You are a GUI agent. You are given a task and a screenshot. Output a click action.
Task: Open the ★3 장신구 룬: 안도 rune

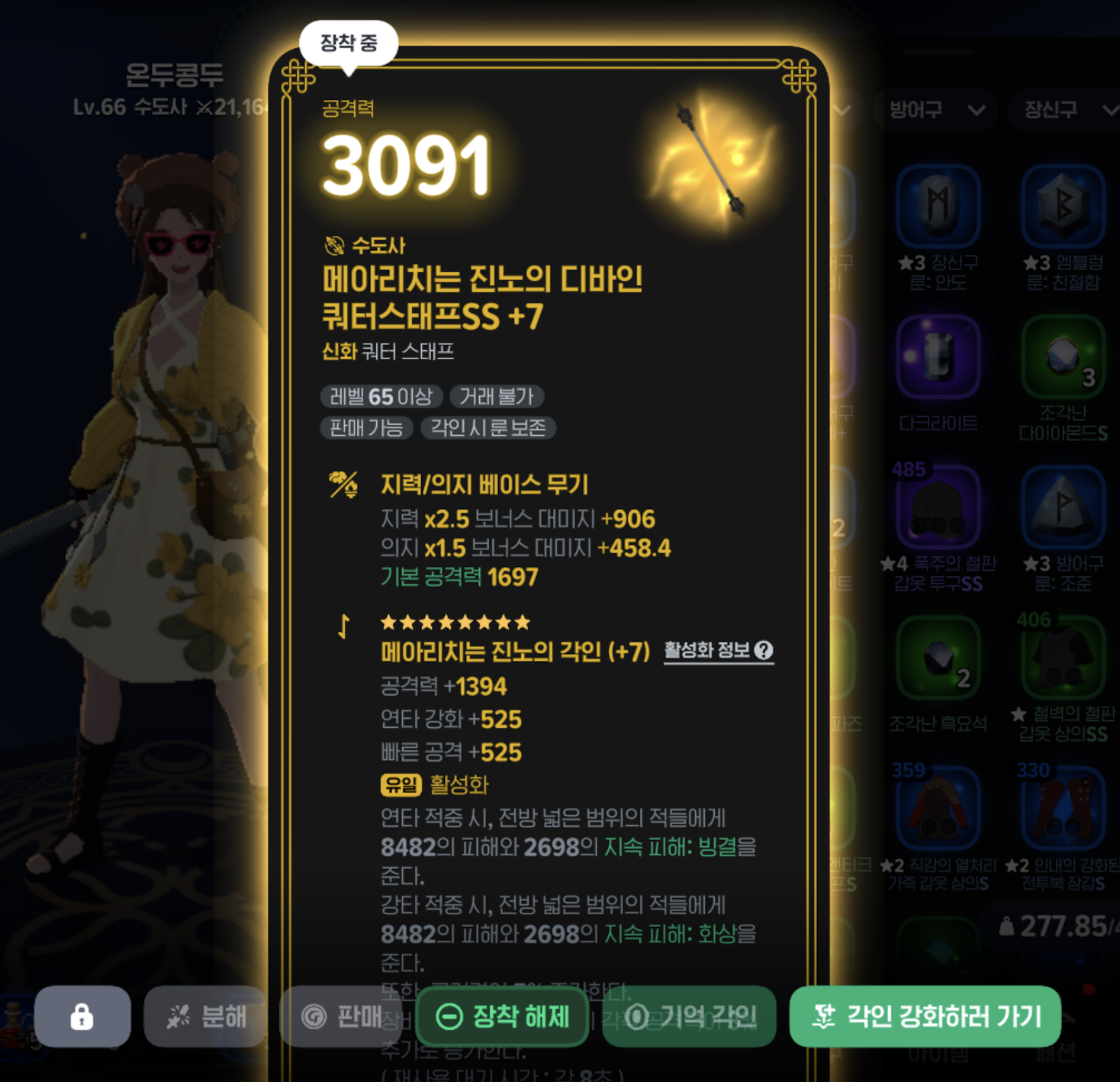939,206
